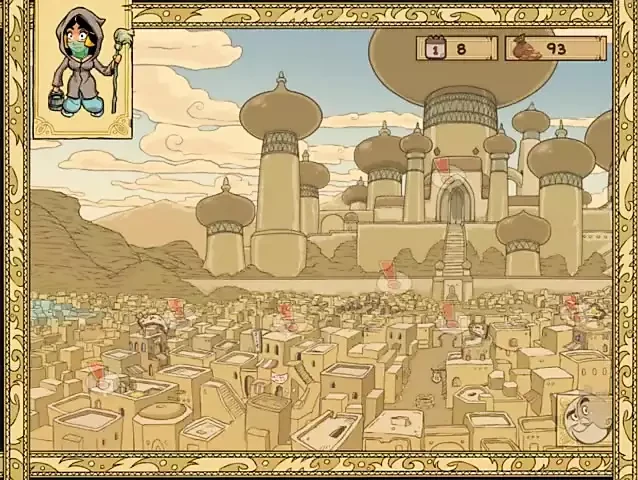Open the hooded princess character portrait

coord(84,70)
